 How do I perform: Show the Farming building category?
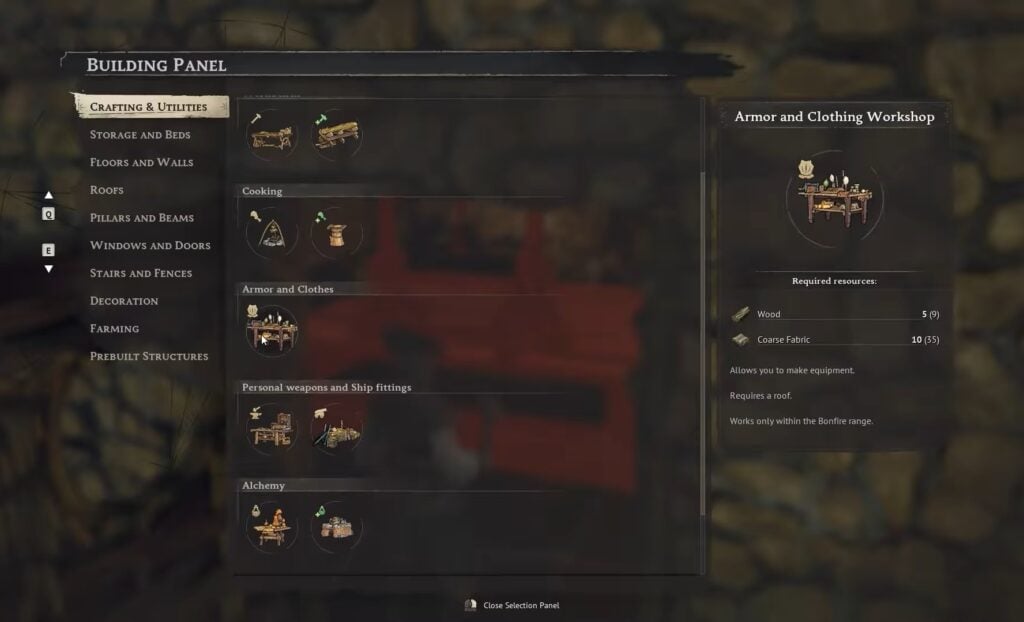(114, 329)
